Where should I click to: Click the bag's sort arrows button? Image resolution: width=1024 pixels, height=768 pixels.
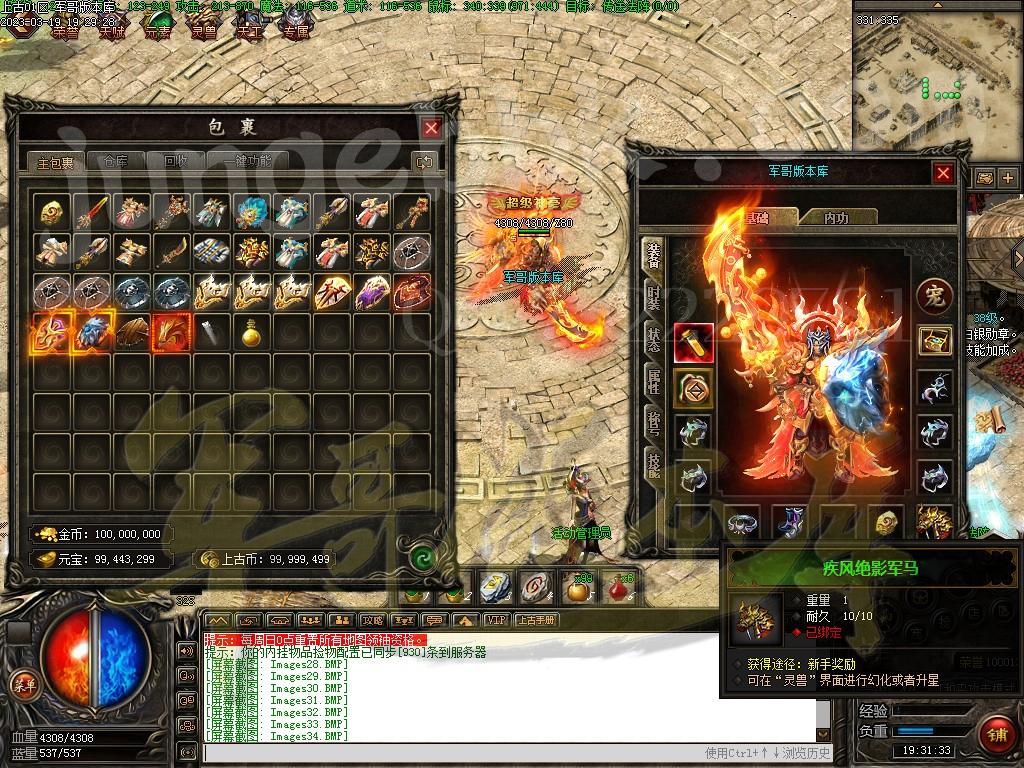[424, 162]
